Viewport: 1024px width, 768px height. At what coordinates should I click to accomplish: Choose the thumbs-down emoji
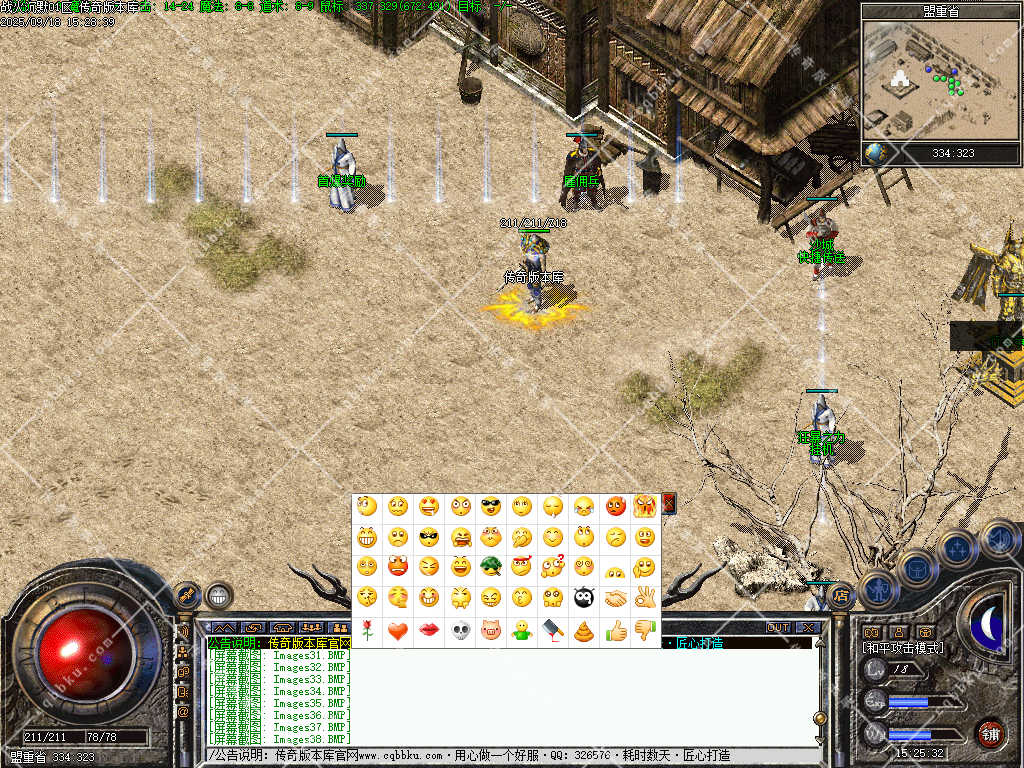coord(645,630)
